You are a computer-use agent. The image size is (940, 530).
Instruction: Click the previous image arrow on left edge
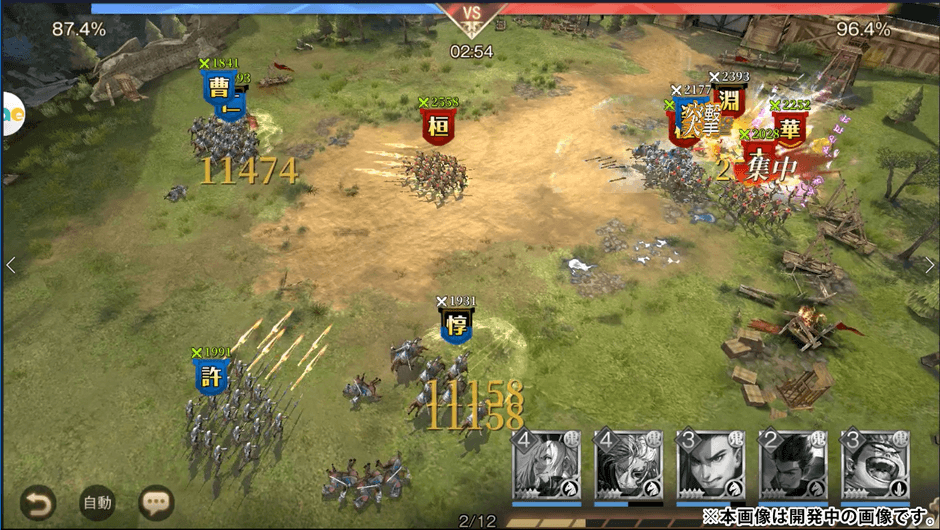(x=11, y=265)
